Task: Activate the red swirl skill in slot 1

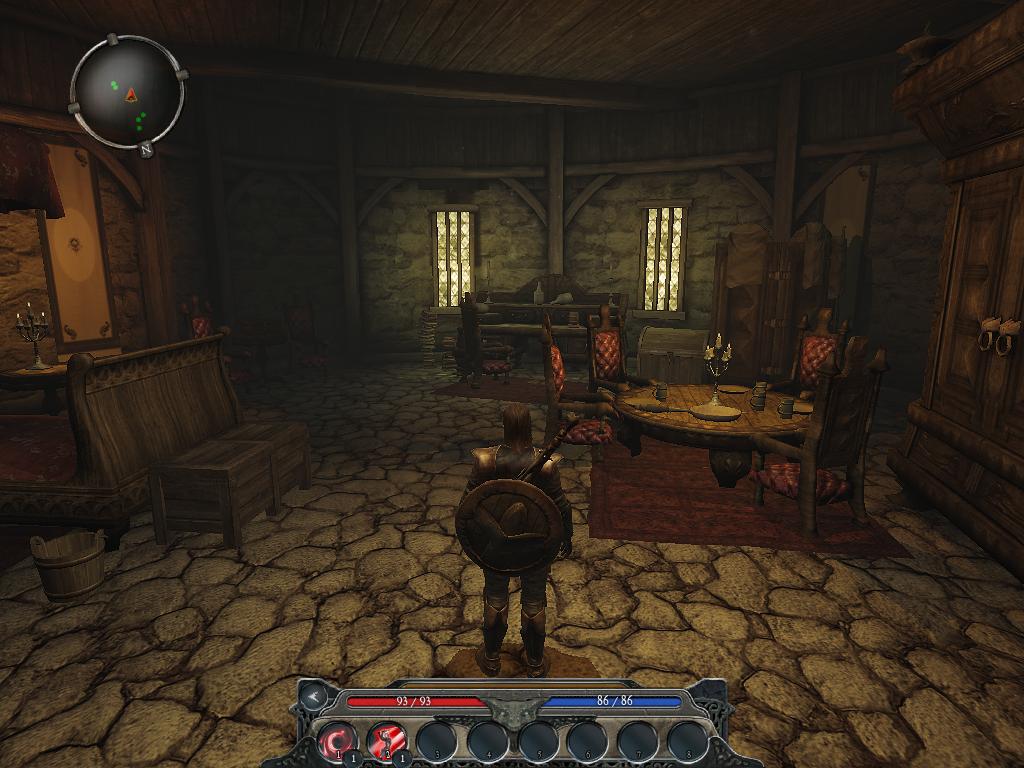Action: pos(337,741)
